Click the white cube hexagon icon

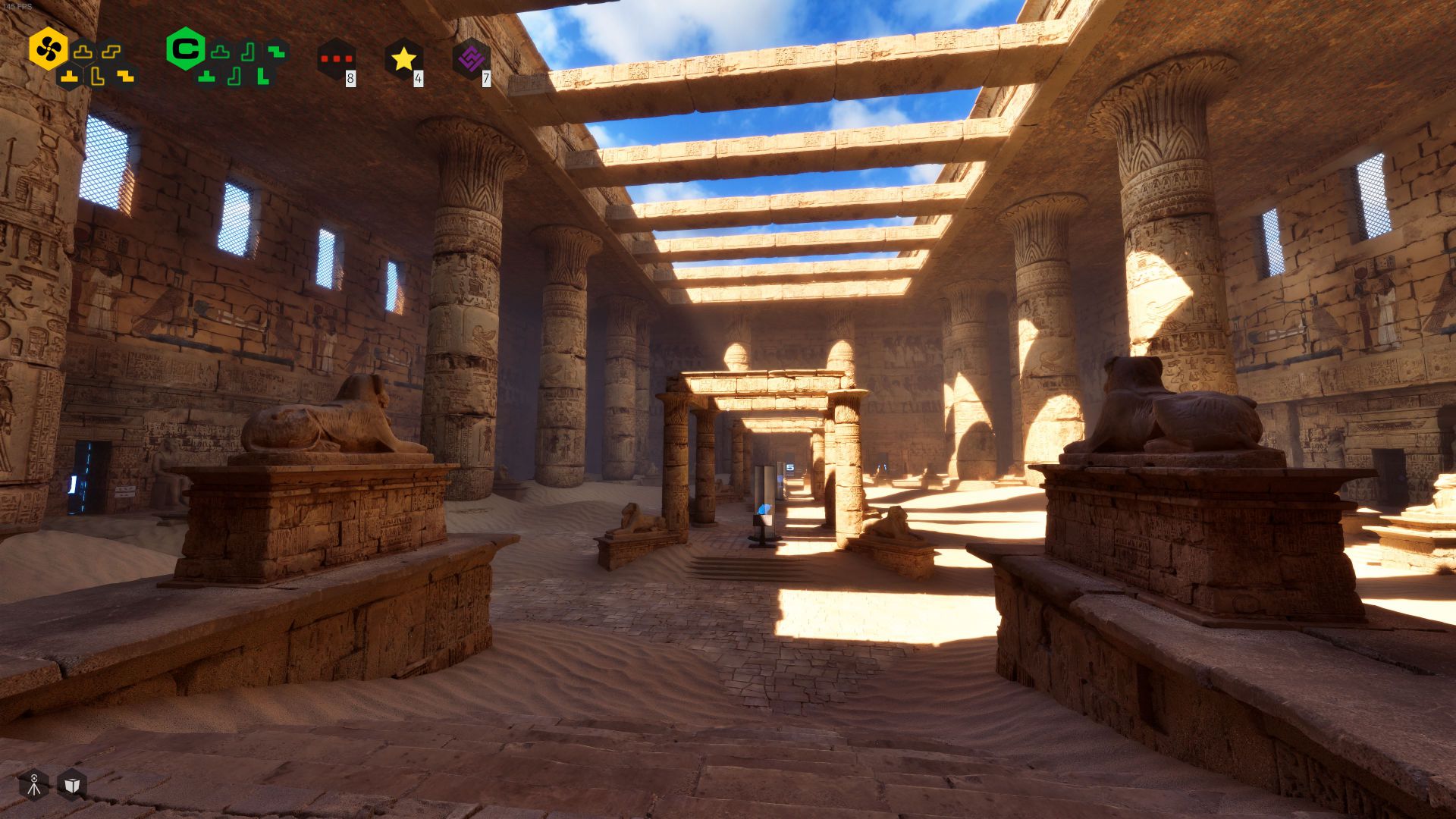72,785
